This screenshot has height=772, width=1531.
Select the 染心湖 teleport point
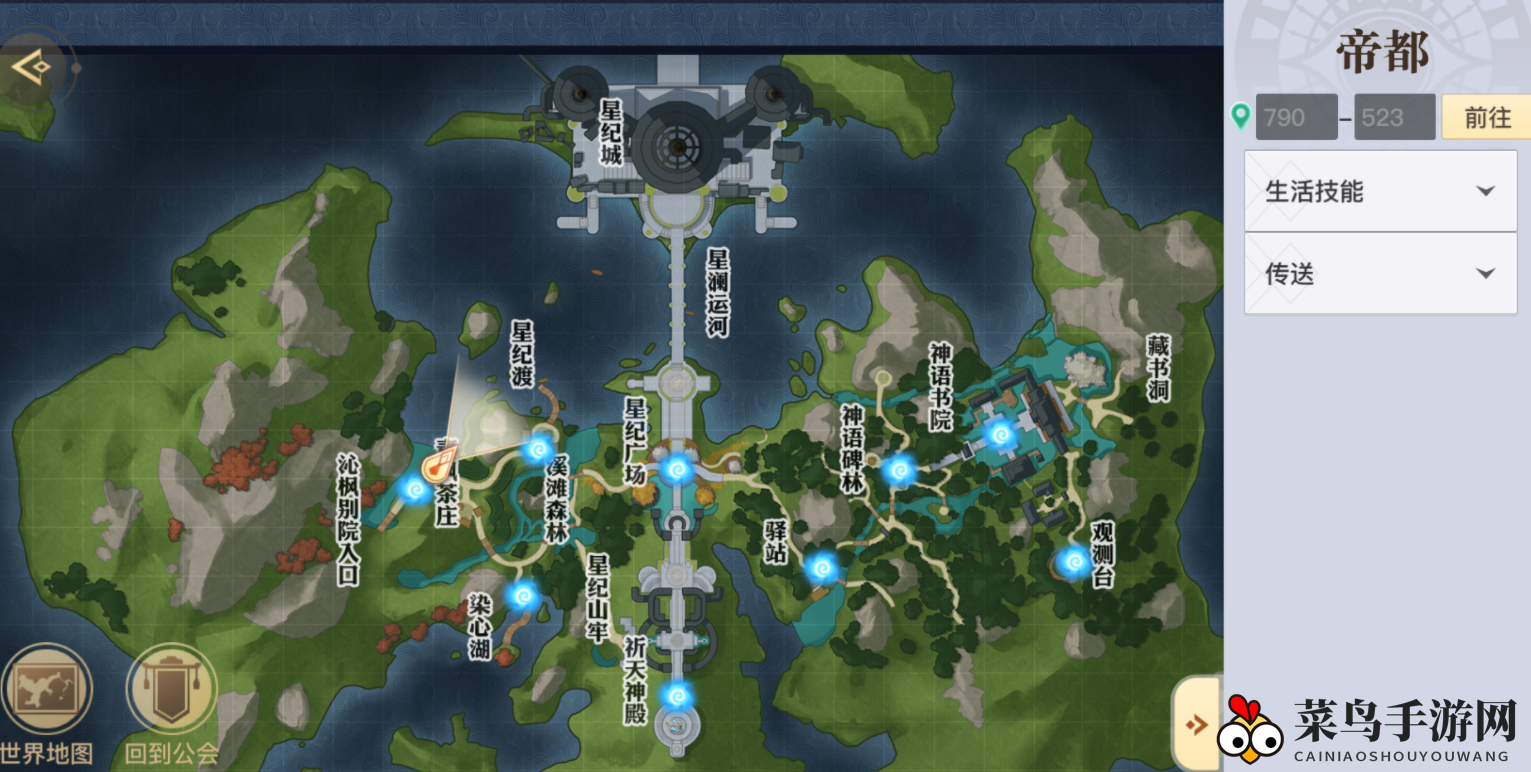(521, 596)
